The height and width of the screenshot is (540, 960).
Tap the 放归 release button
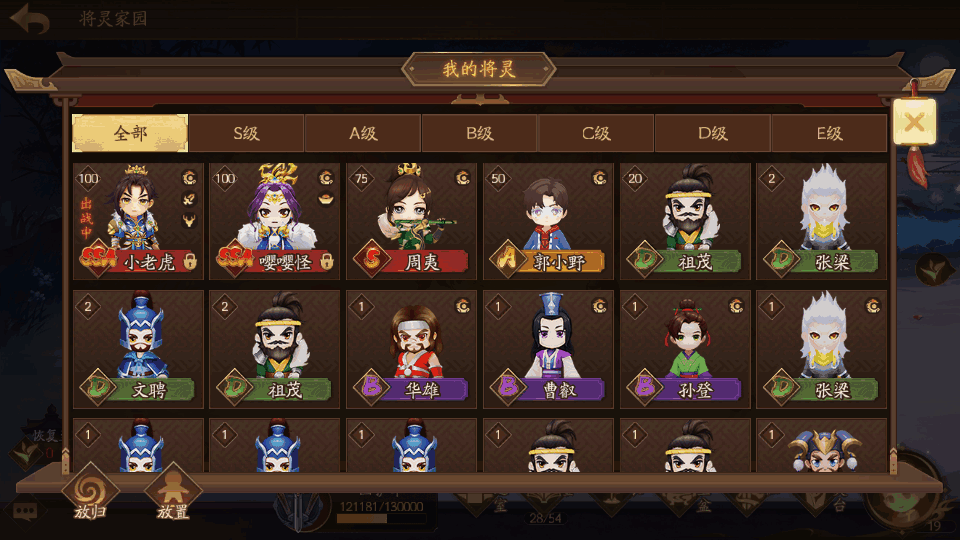pos(89,494)
